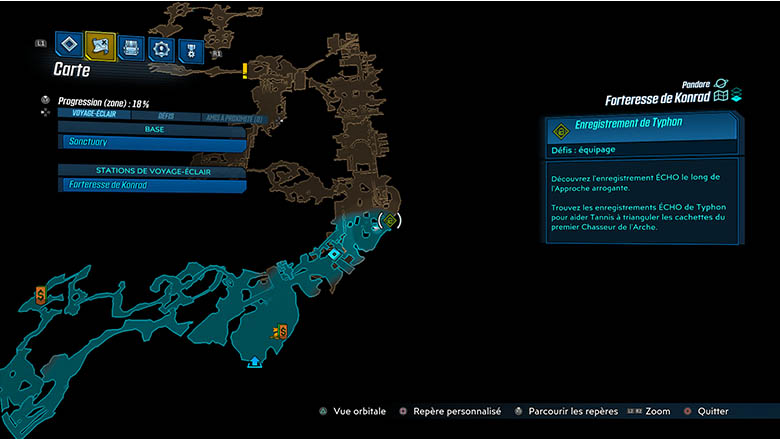Screen dimensions: 780x439
Task: Switch to the medal challenges tab
Action: click(x=189, y=50)
